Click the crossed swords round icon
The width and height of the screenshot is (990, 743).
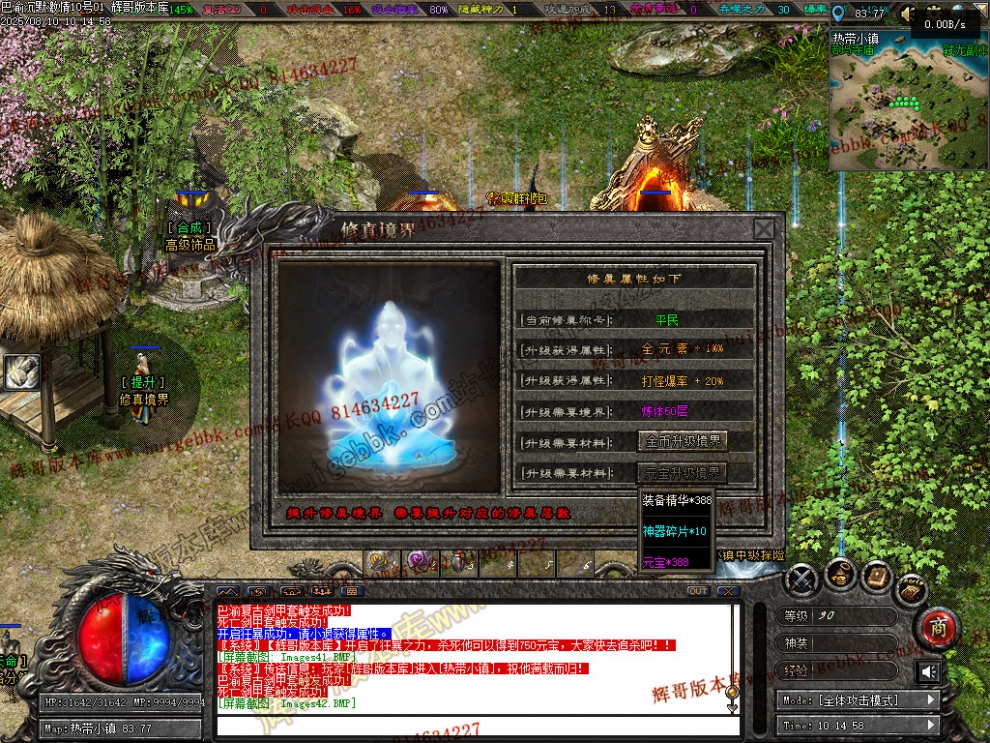click(x=801, y=579)
